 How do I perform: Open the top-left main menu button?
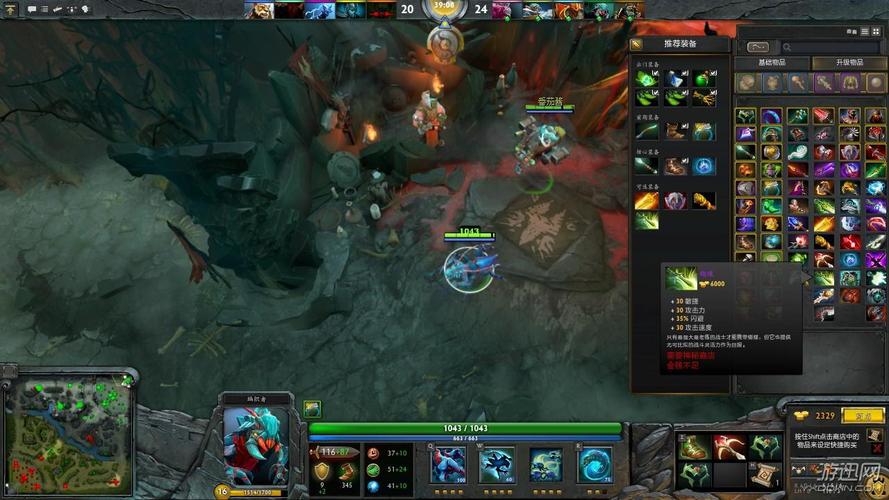click(x=10, y=9)
